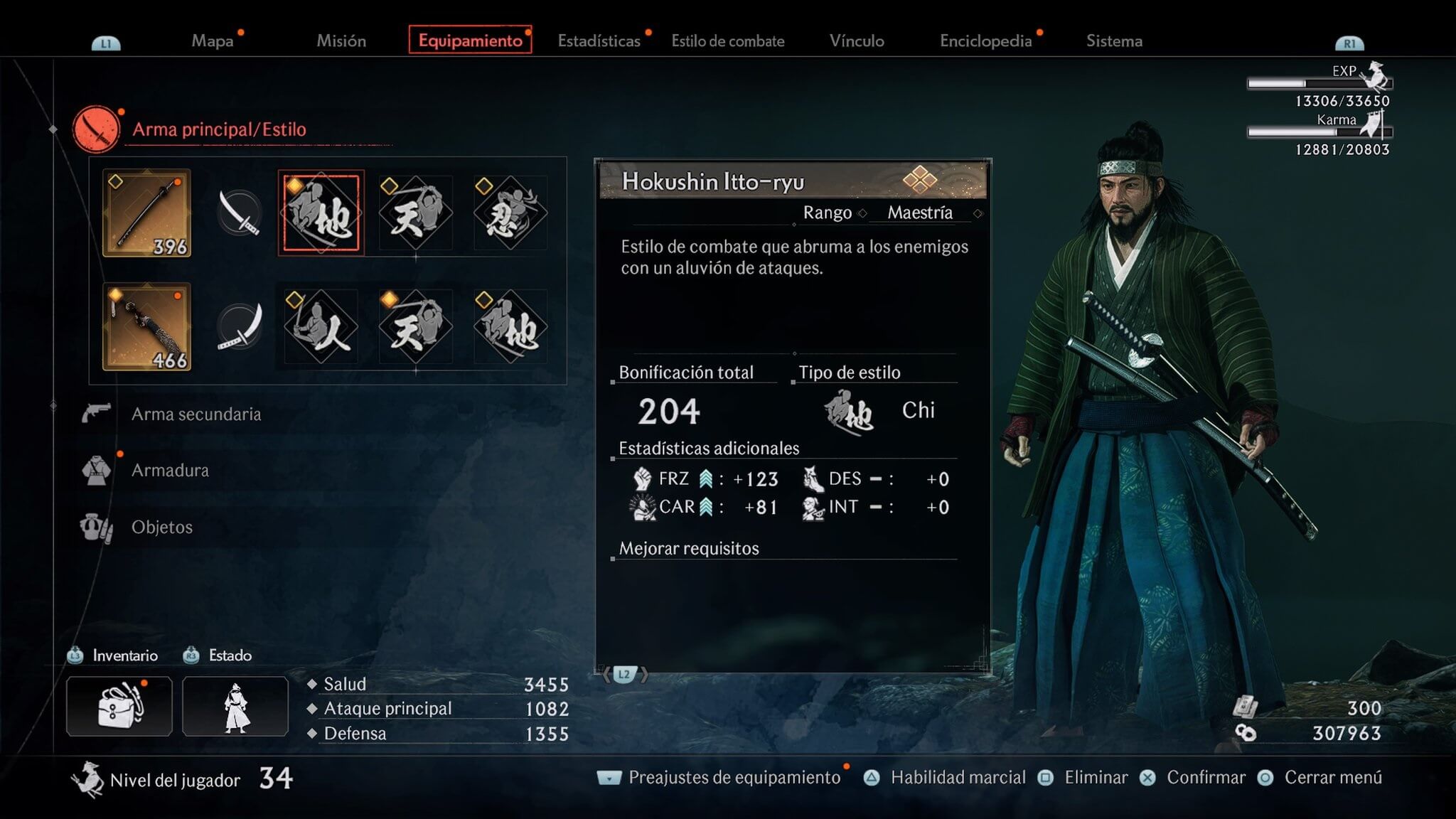Switch to the Mapa tab
Screen dimensions: 1456x819
coord(212,41)
